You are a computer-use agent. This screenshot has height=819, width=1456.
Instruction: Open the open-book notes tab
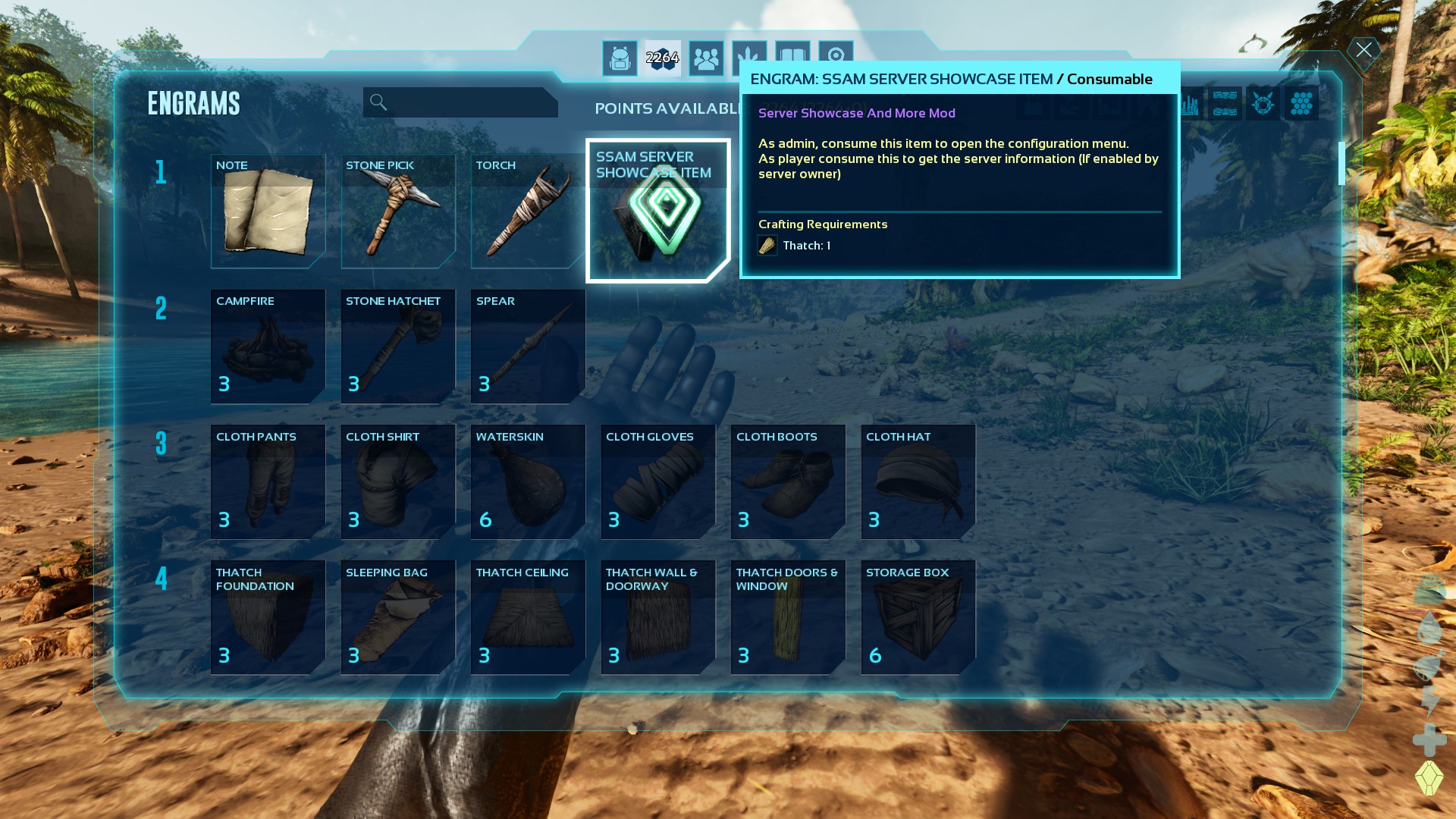coord(792,57)
